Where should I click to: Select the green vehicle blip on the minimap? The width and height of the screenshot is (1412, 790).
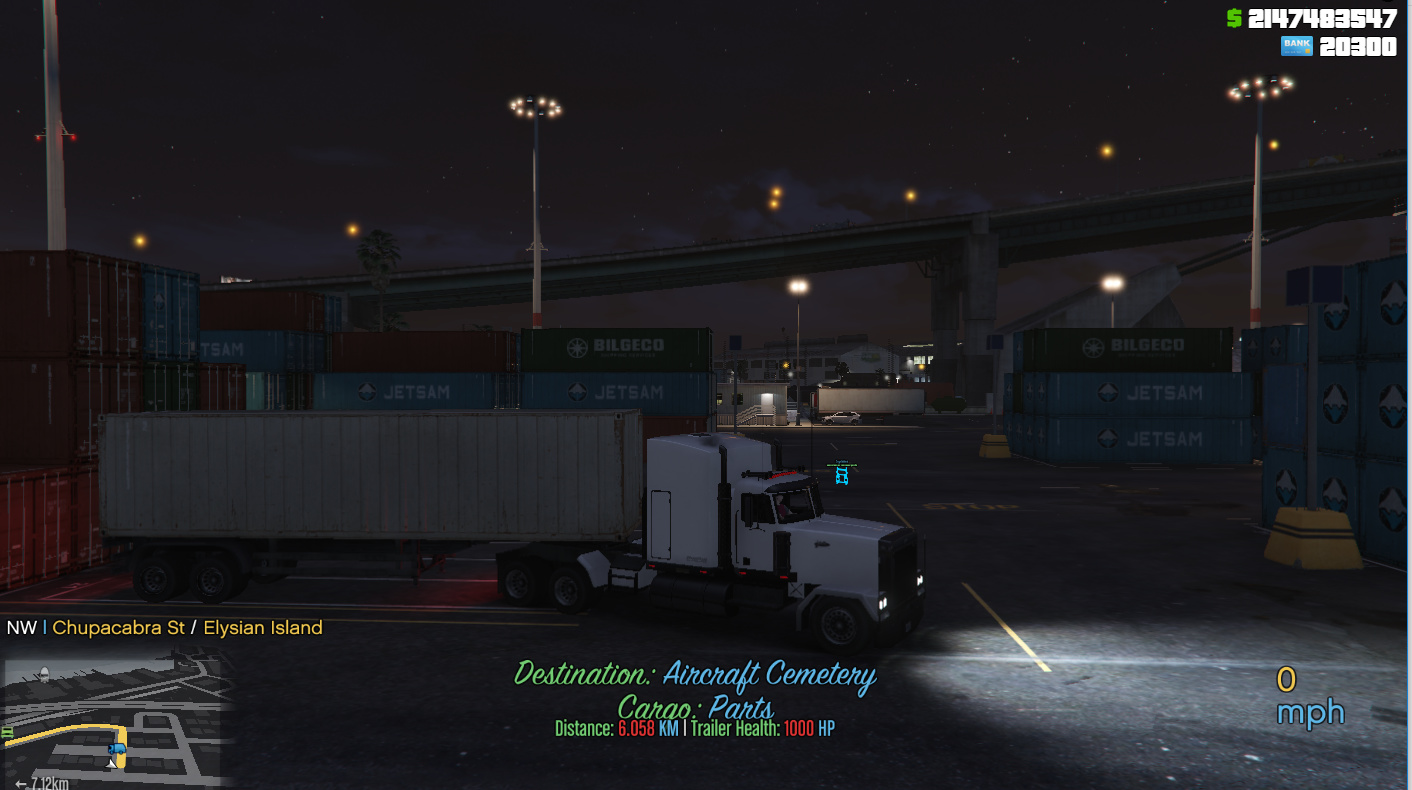(x=7, y=732)
